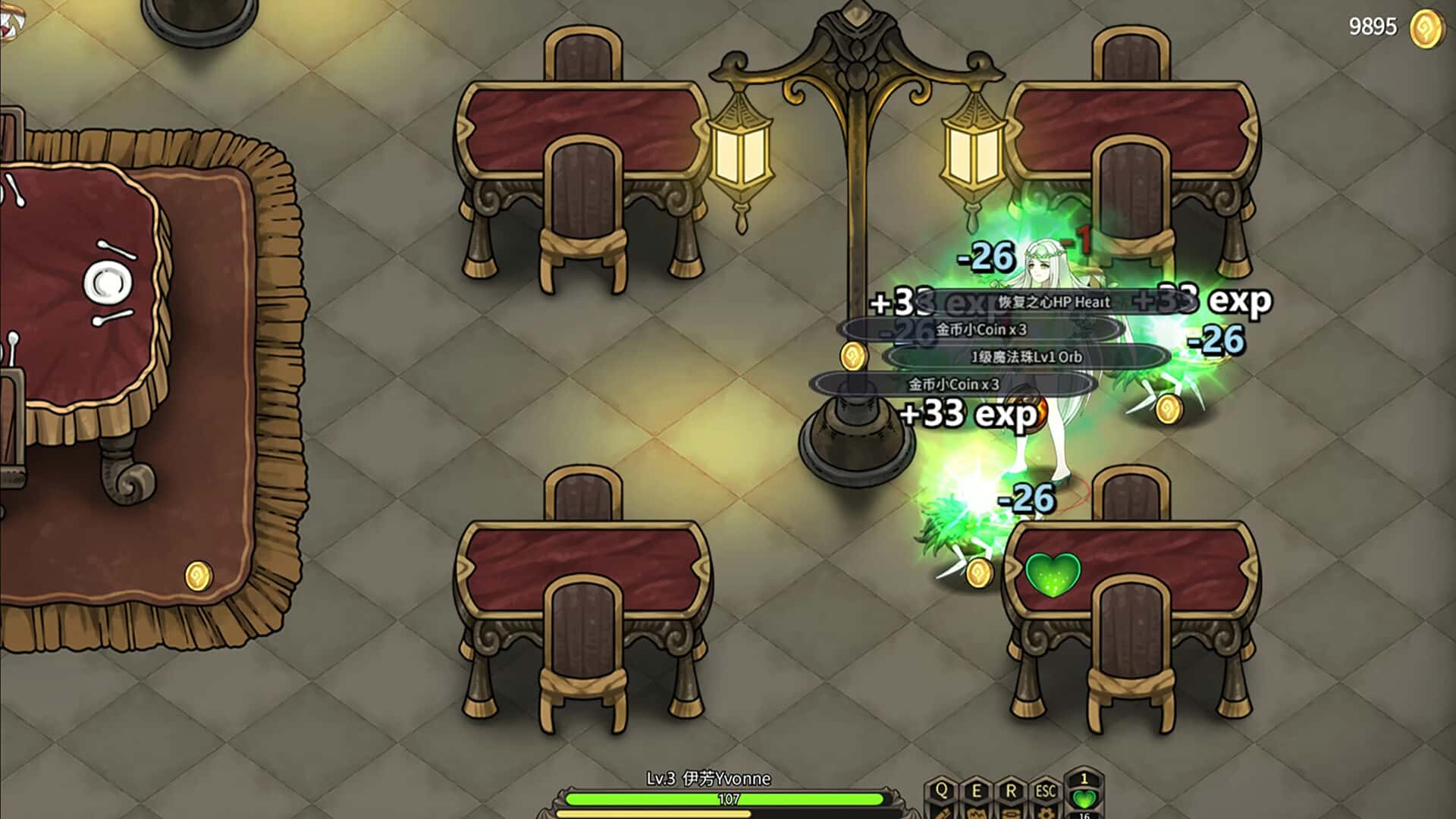Pick up the Lv1 Orb loot label

1026,356
